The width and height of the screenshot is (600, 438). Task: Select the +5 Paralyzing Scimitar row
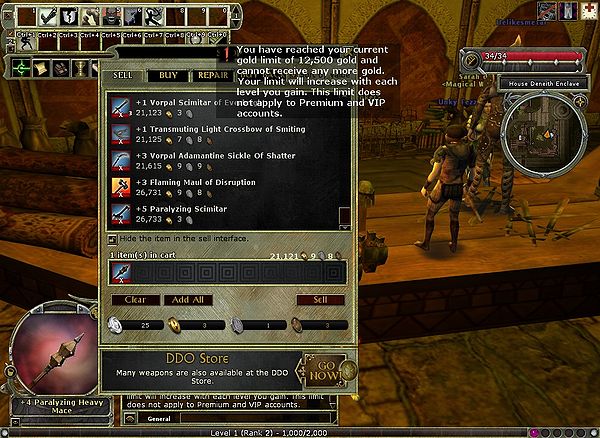[x=220, y=213]
